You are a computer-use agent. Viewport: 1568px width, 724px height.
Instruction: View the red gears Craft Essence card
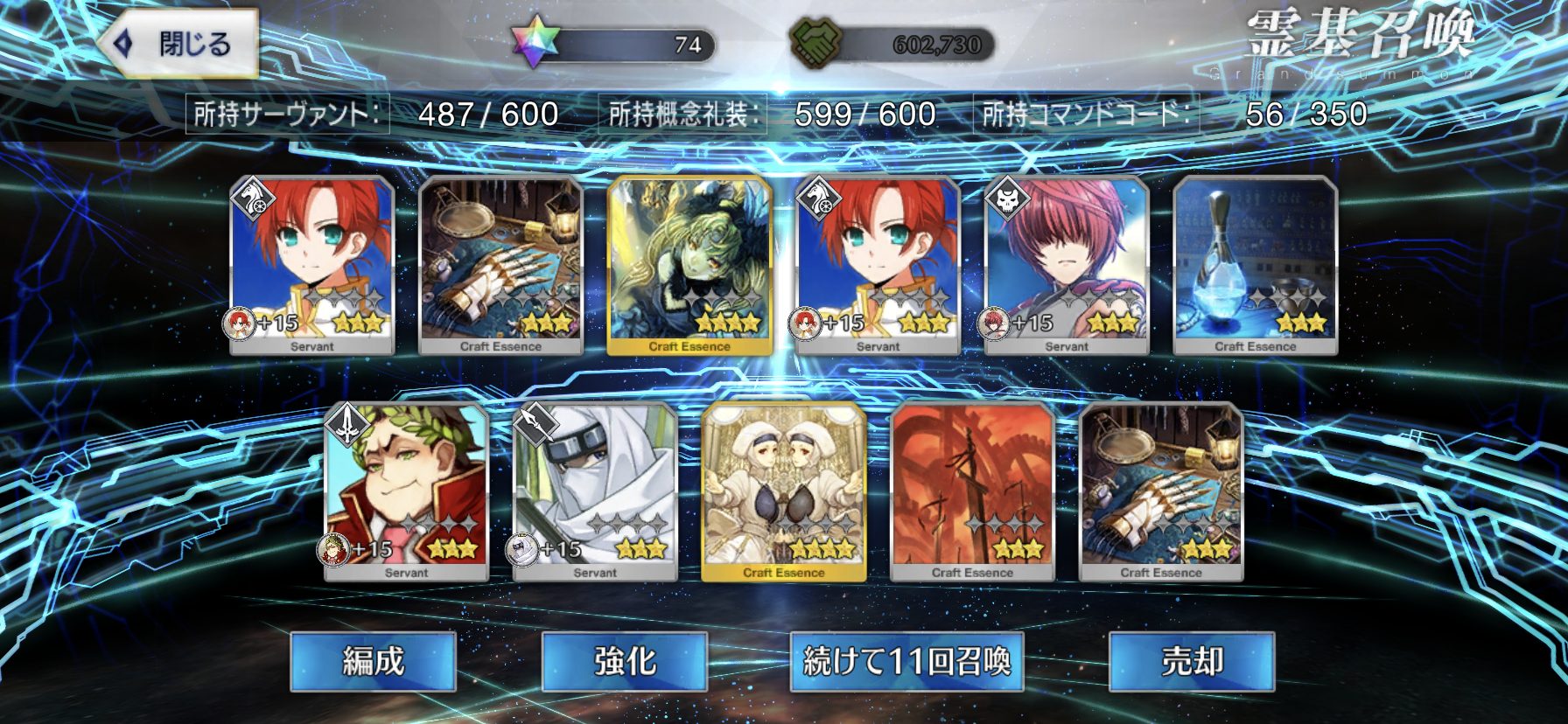tap(972, 491)
